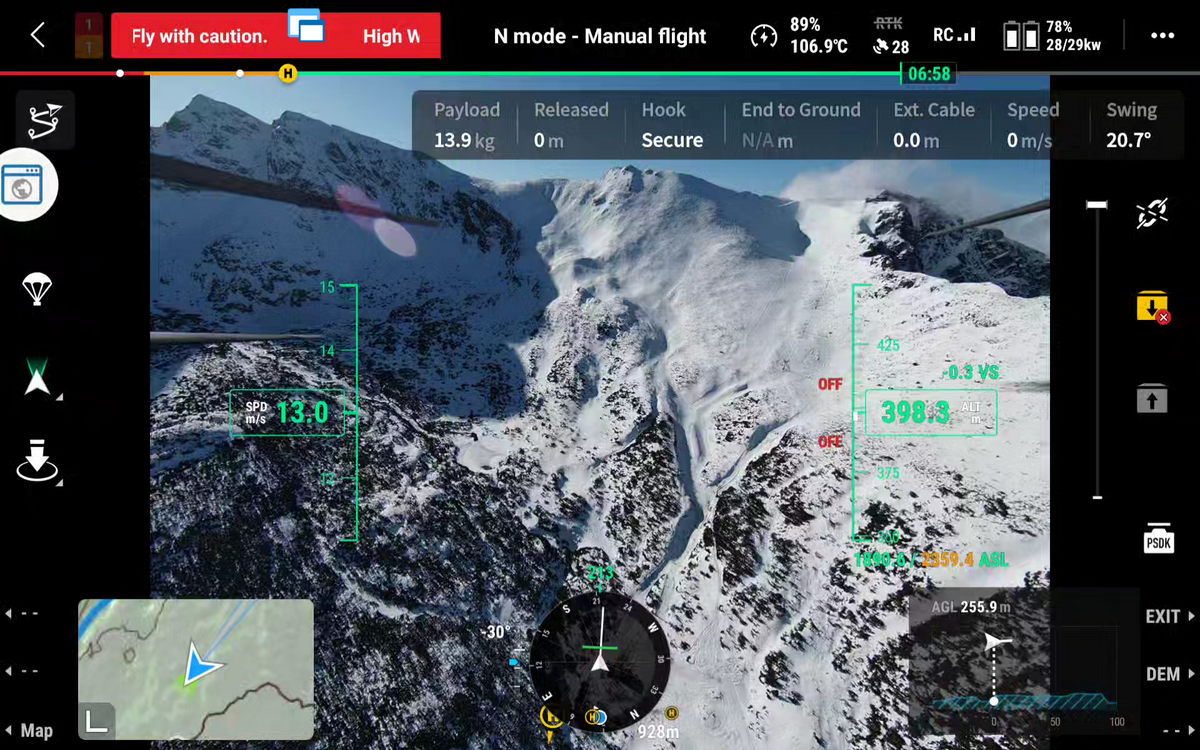Screen dimensions: 1200x750
Task: Open the three-dot settings menu
Action: coord(1162,36)
